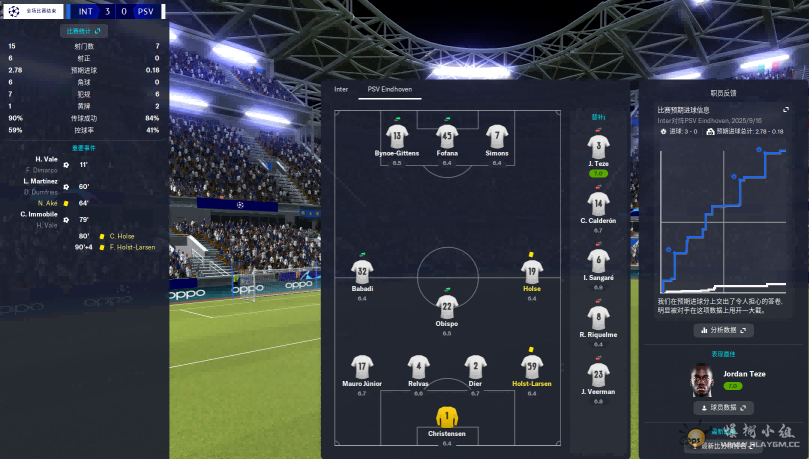Select goalkeeper Christensen on the pitch
809x459 pixels.
(446, 417)
